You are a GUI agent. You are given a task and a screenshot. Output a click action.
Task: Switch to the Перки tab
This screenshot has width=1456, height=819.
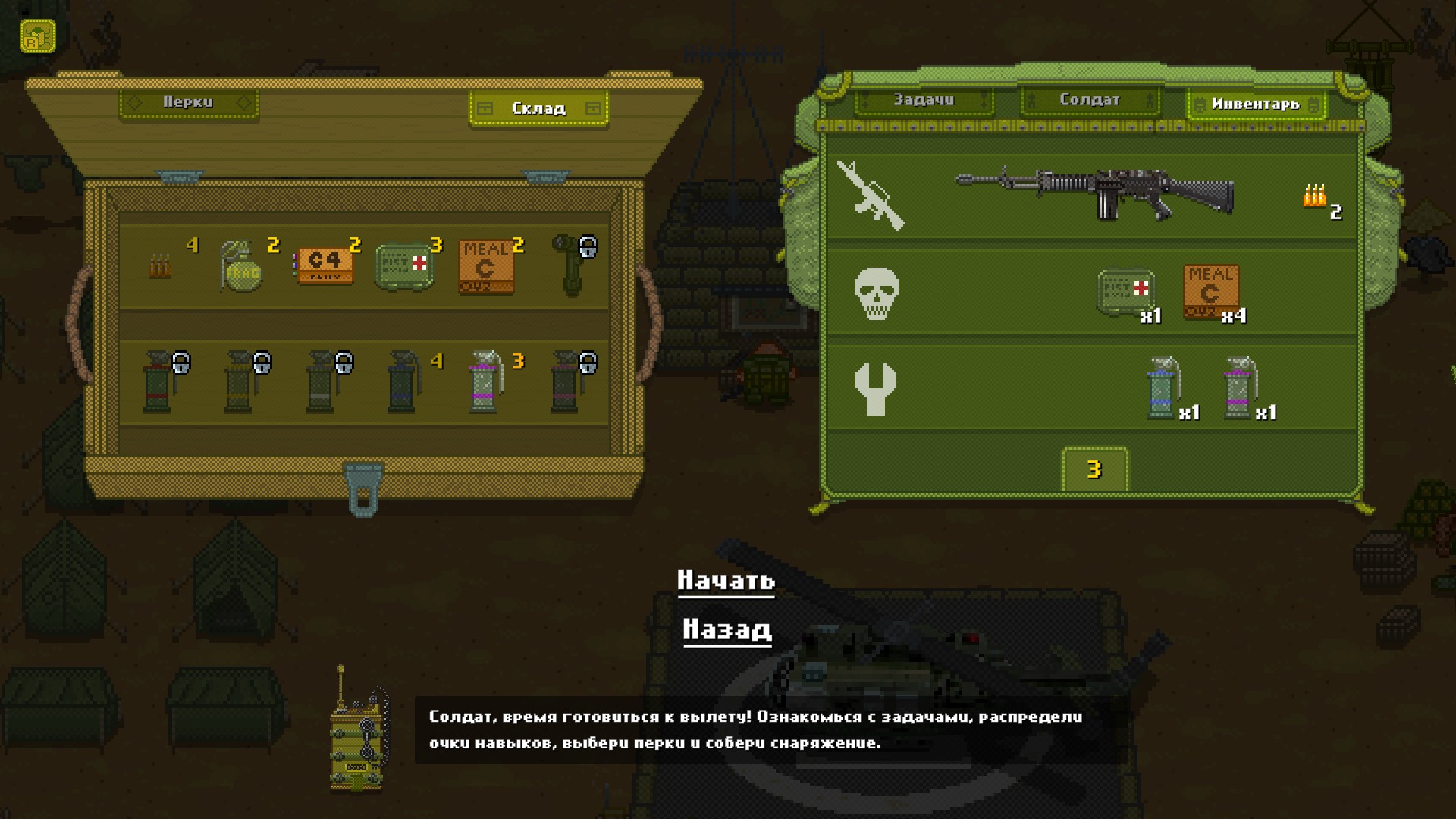coord(188,102)
